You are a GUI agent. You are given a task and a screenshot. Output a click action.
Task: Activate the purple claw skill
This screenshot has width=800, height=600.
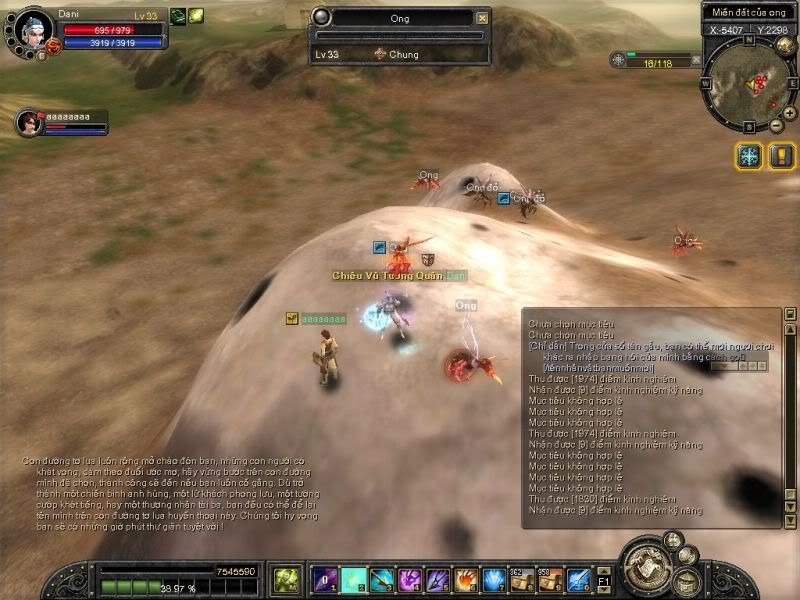(x=410, y=580)
